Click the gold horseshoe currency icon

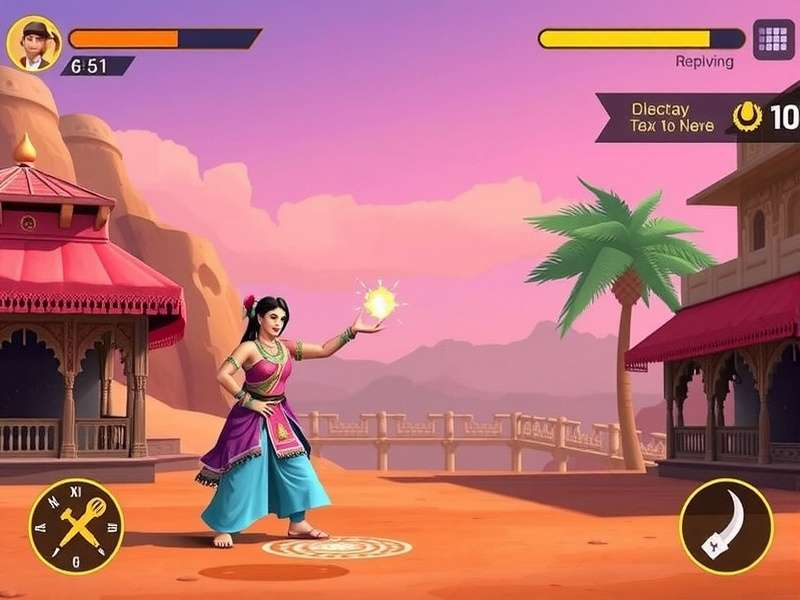pos(747,117)
